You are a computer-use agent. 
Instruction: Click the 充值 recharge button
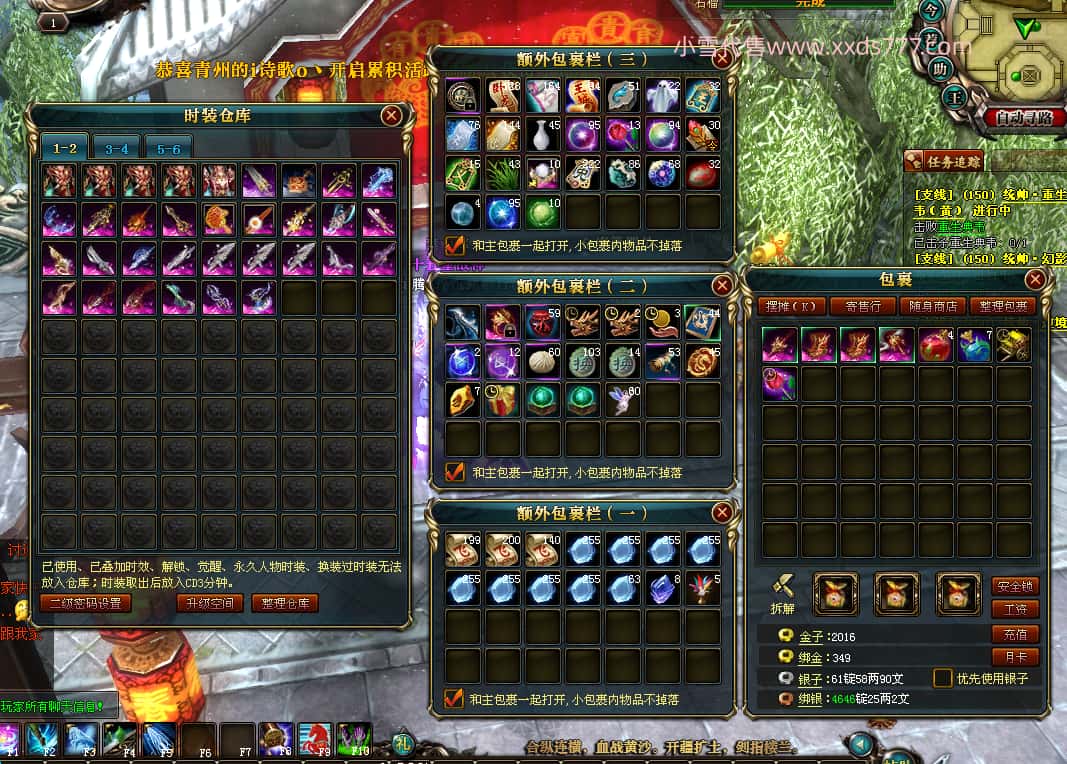(x=1014, y=634)
